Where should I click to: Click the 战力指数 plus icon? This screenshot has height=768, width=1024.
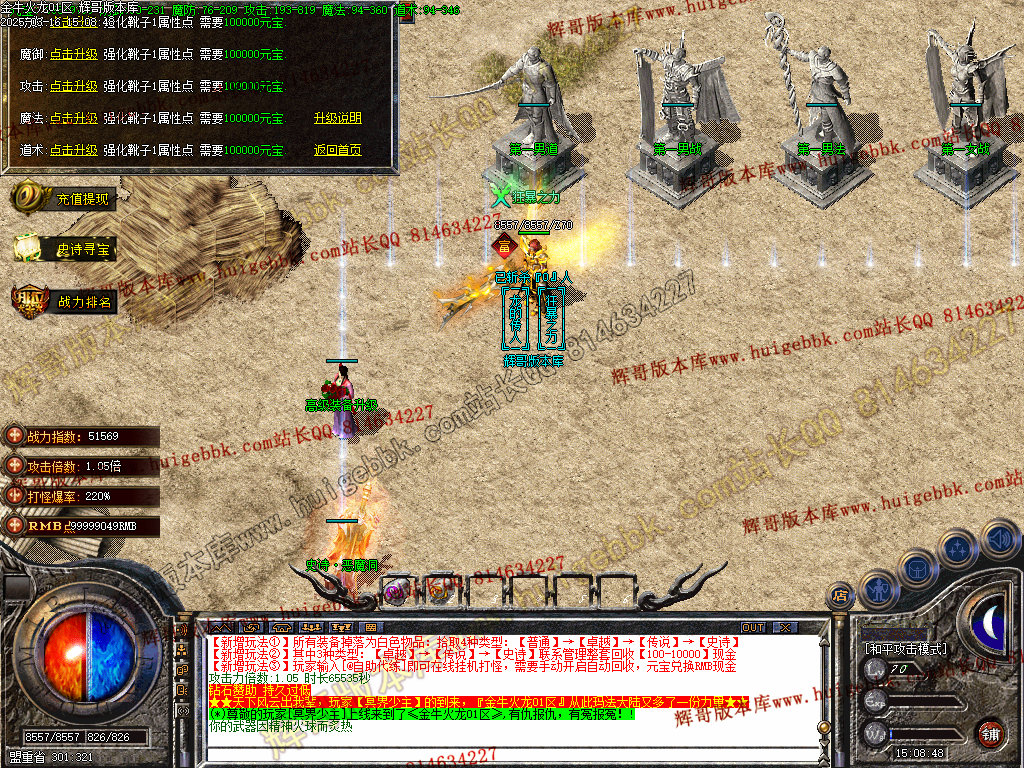click(14, 436)
